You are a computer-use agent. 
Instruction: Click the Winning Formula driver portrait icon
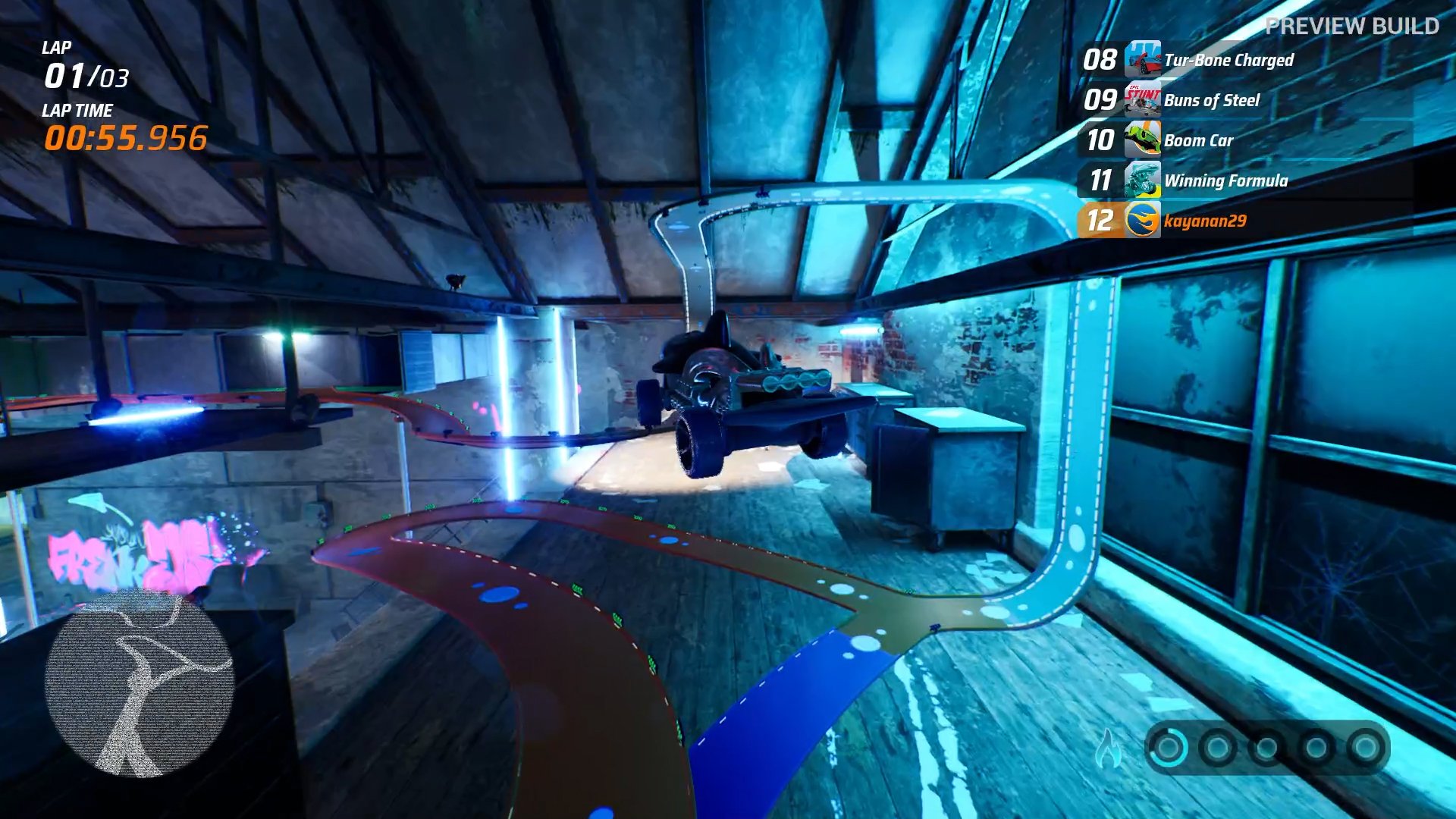click(1142, 180)
